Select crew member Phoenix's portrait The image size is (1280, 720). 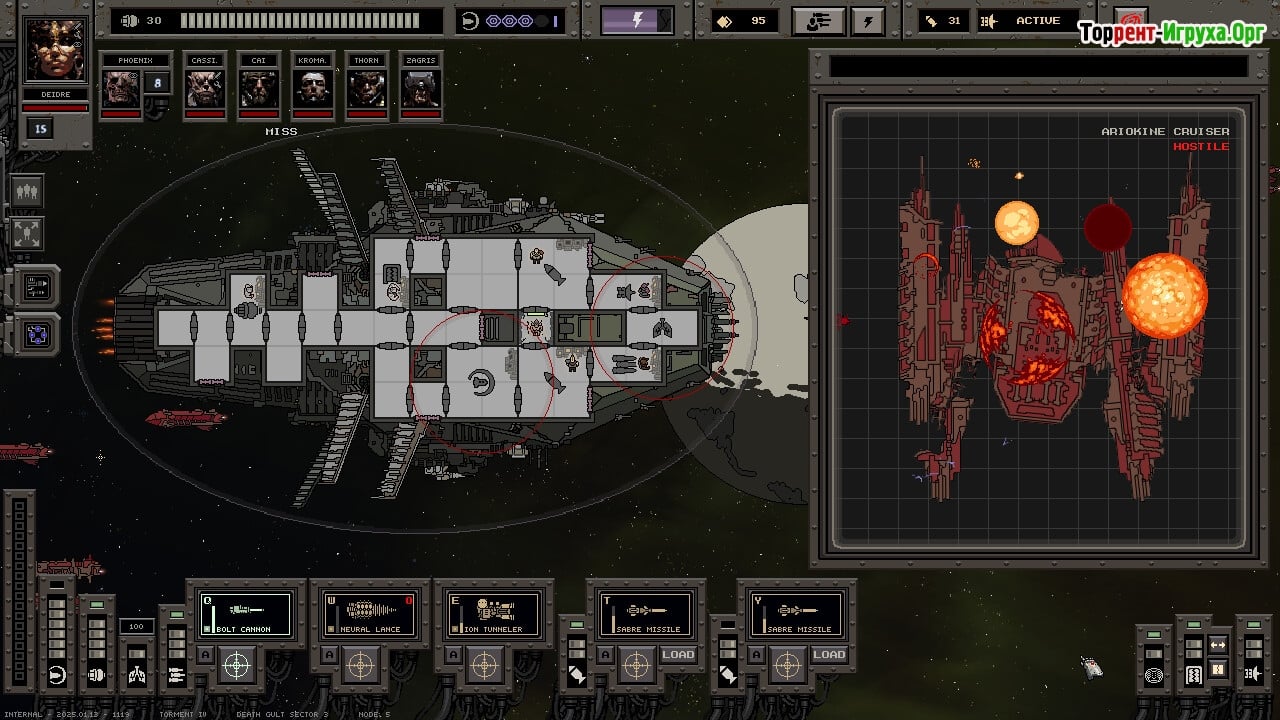click(x=120, y=88)
